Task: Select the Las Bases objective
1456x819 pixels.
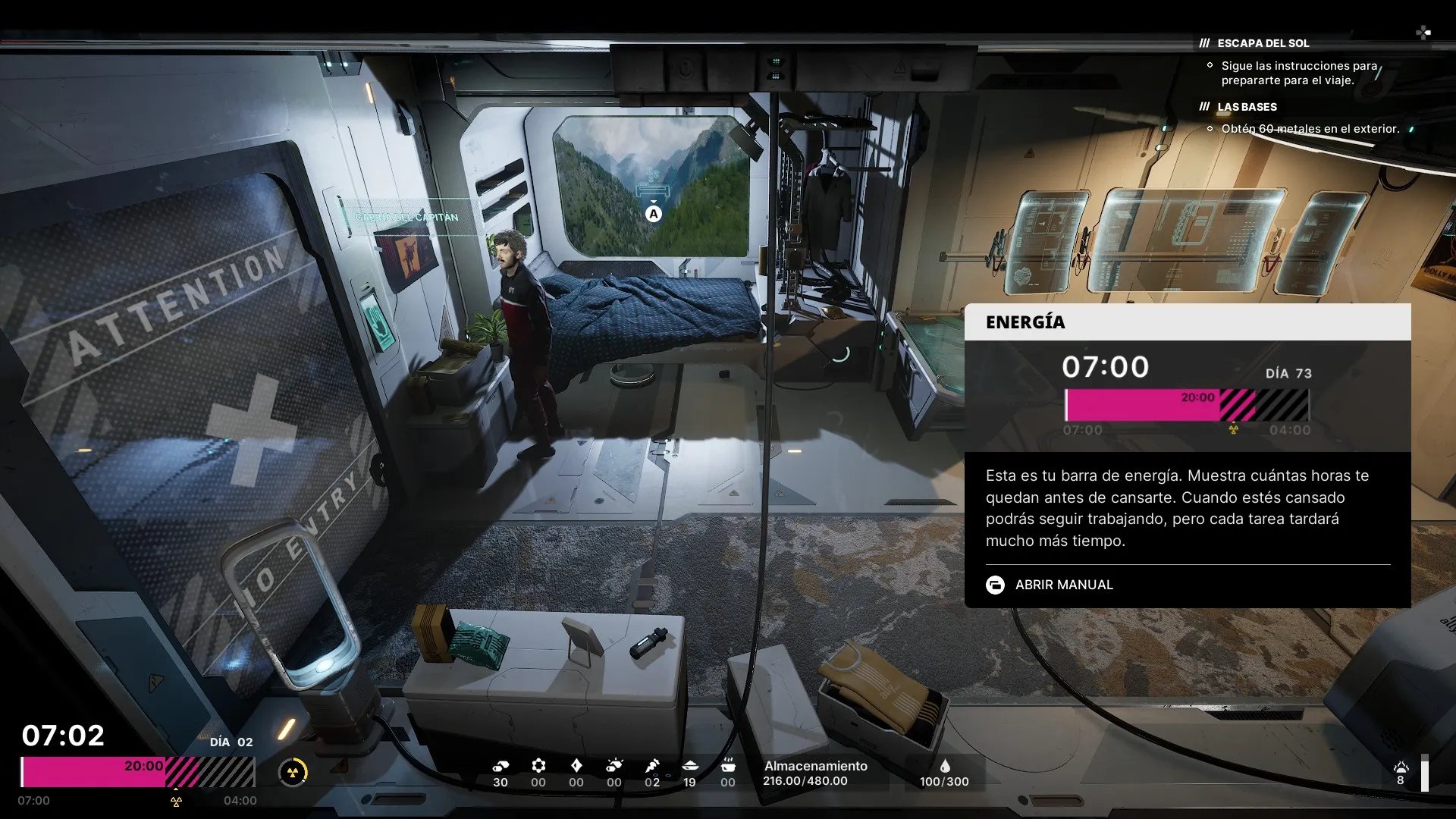Action: (1247, 107)
